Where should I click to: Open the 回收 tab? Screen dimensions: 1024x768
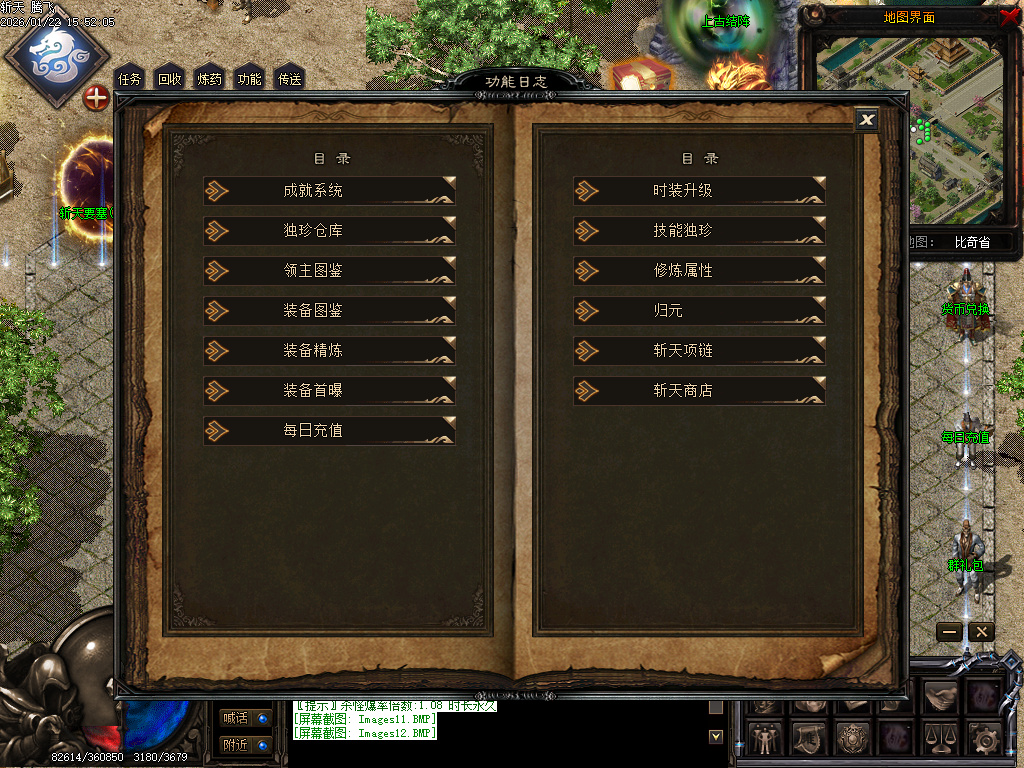tap(170, 79)
